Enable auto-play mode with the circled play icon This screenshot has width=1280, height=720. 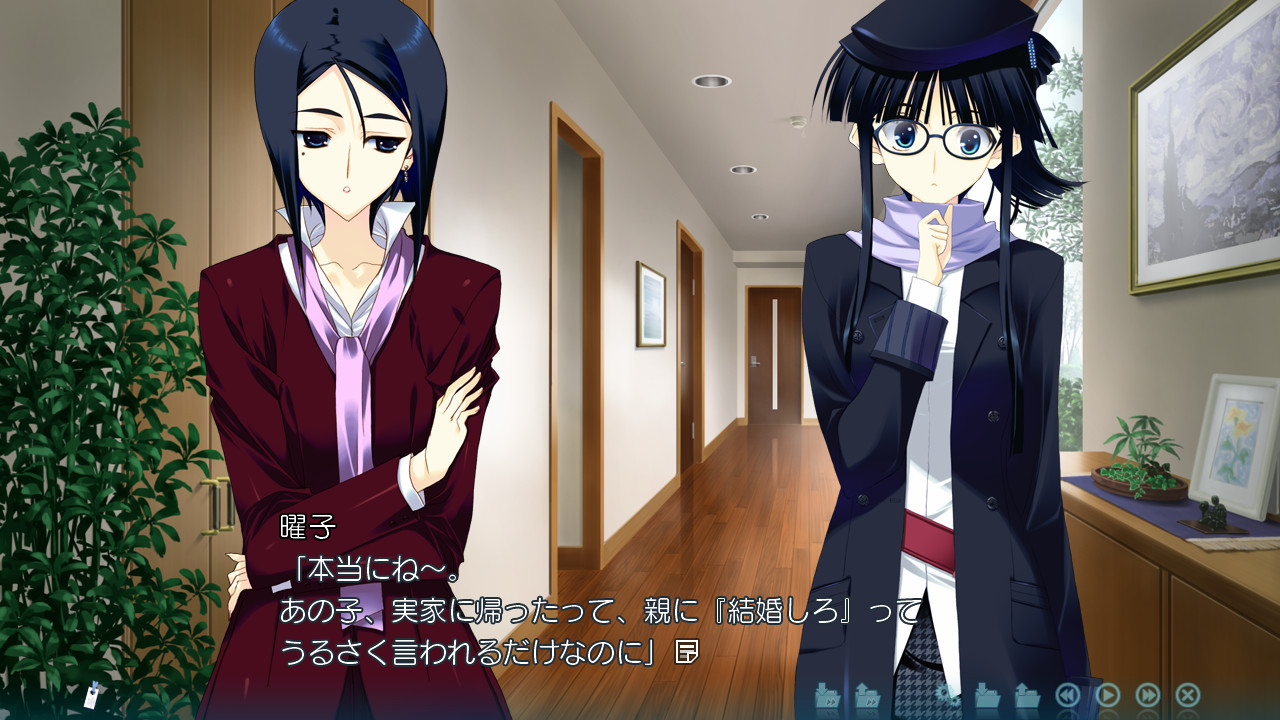[1108, 697]
